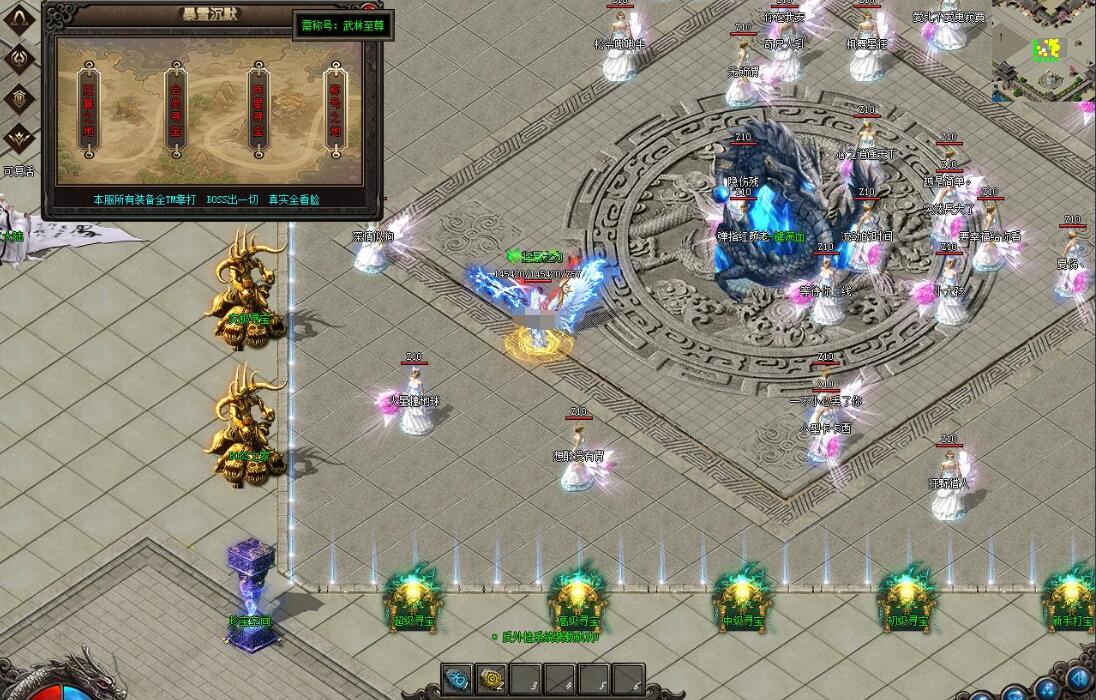Image resolution: width=1096 pixels, height=700 pixels.
Task: Open the 合服寻宝 destination plaque
Action: pos(175,108)
